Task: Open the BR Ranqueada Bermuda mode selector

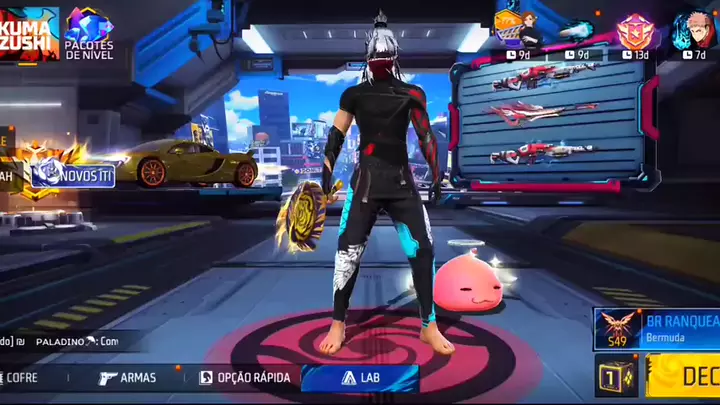Action: [x=656, y=328]
